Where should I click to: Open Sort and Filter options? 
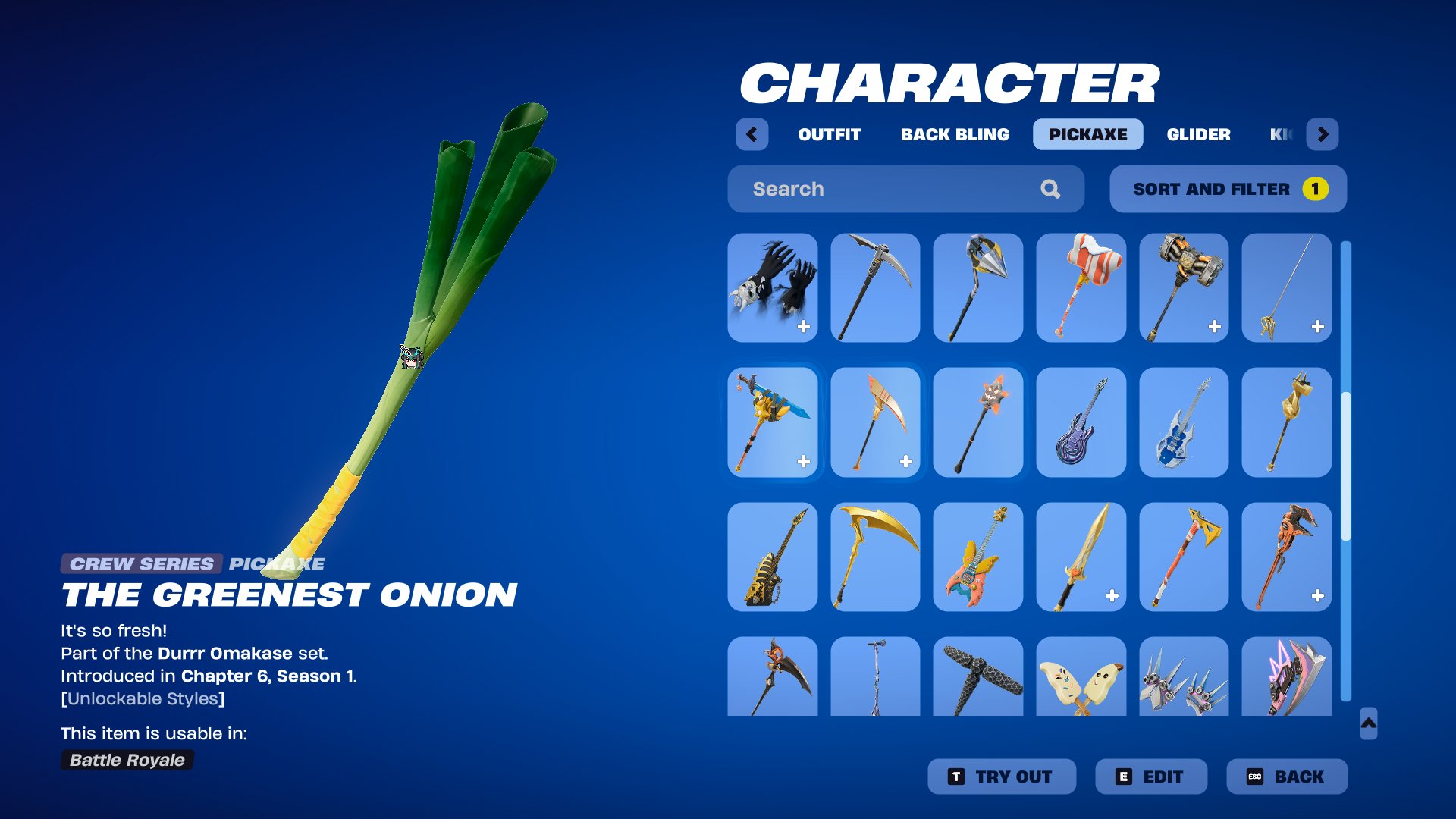click(1228, 189)
